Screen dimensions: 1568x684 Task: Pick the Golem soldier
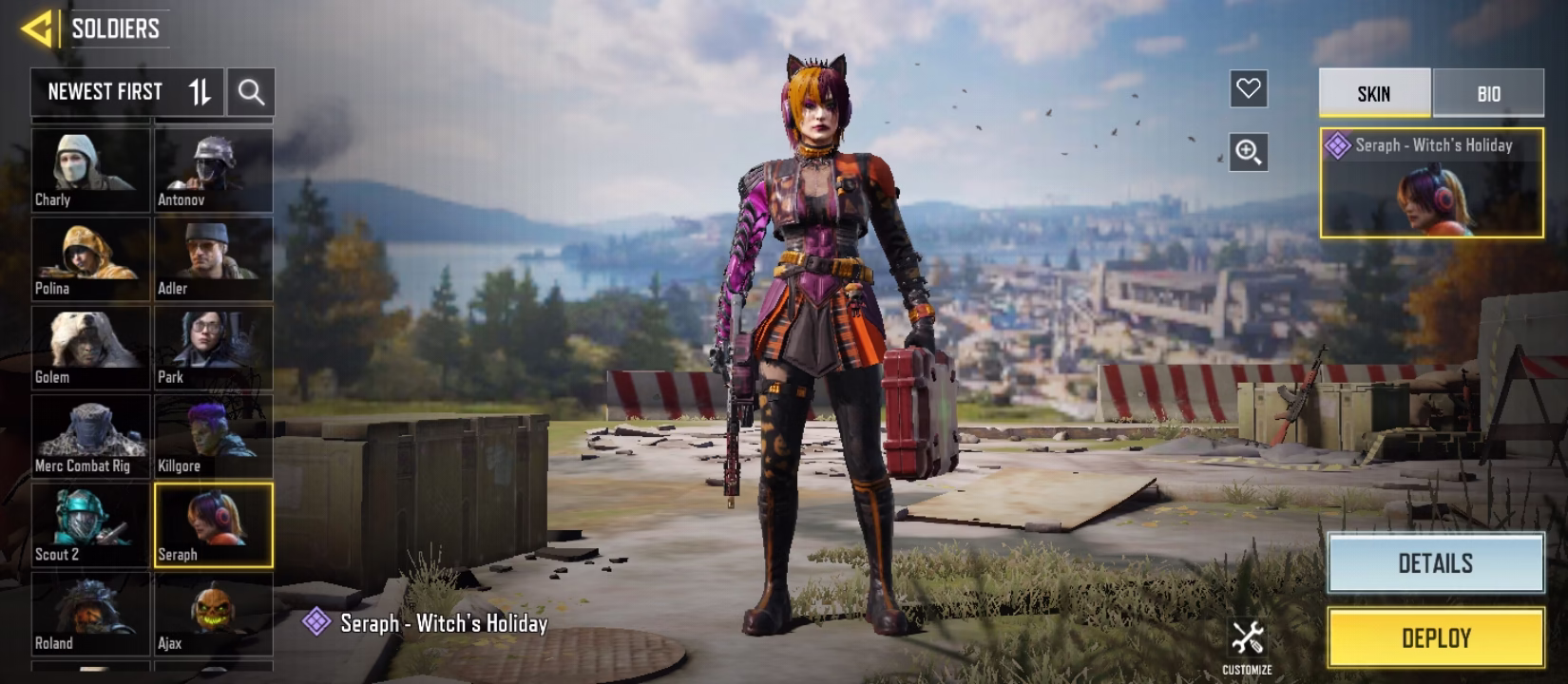click(x=91, y=347)
